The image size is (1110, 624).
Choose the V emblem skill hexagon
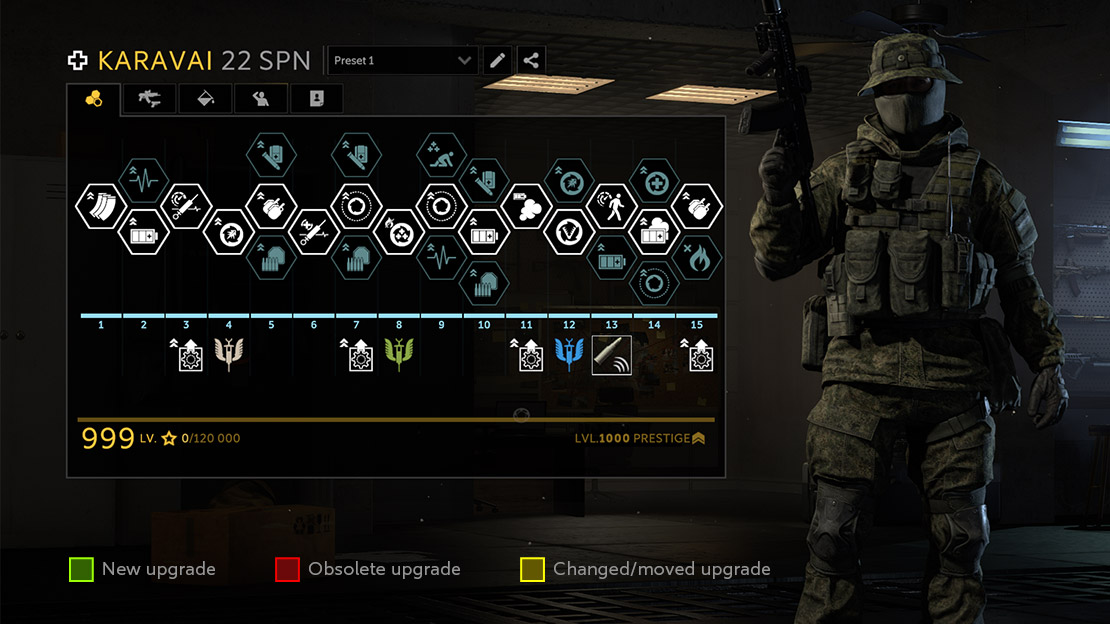point(569,232)
